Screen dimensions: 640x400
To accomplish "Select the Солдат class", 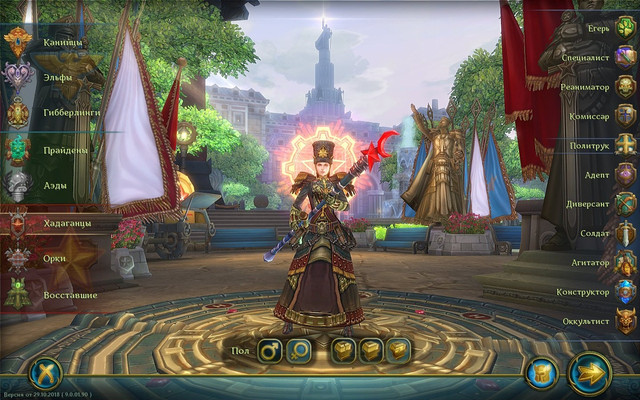I will (625, 233).
